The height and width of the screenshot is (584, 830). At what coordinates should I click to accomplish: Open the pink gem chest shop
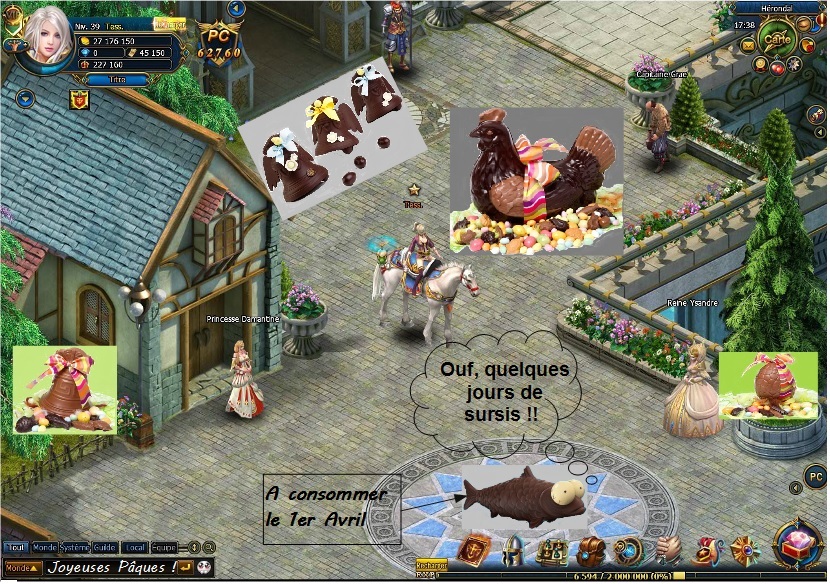click(x=799, y=541)
